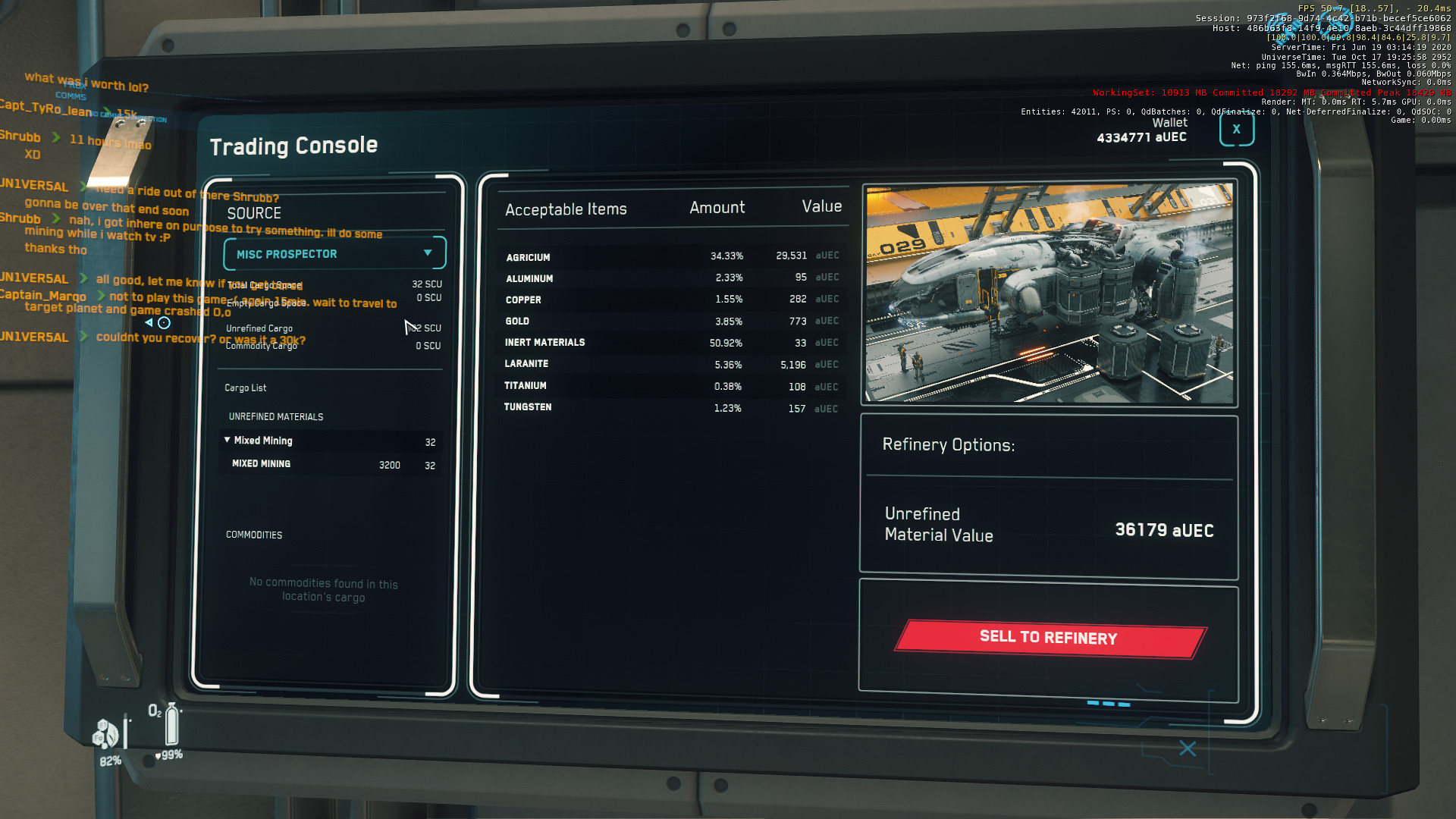Select the Tungsten item row
The width and height of the screenshot is (1456, 819).
coord(671,408)
